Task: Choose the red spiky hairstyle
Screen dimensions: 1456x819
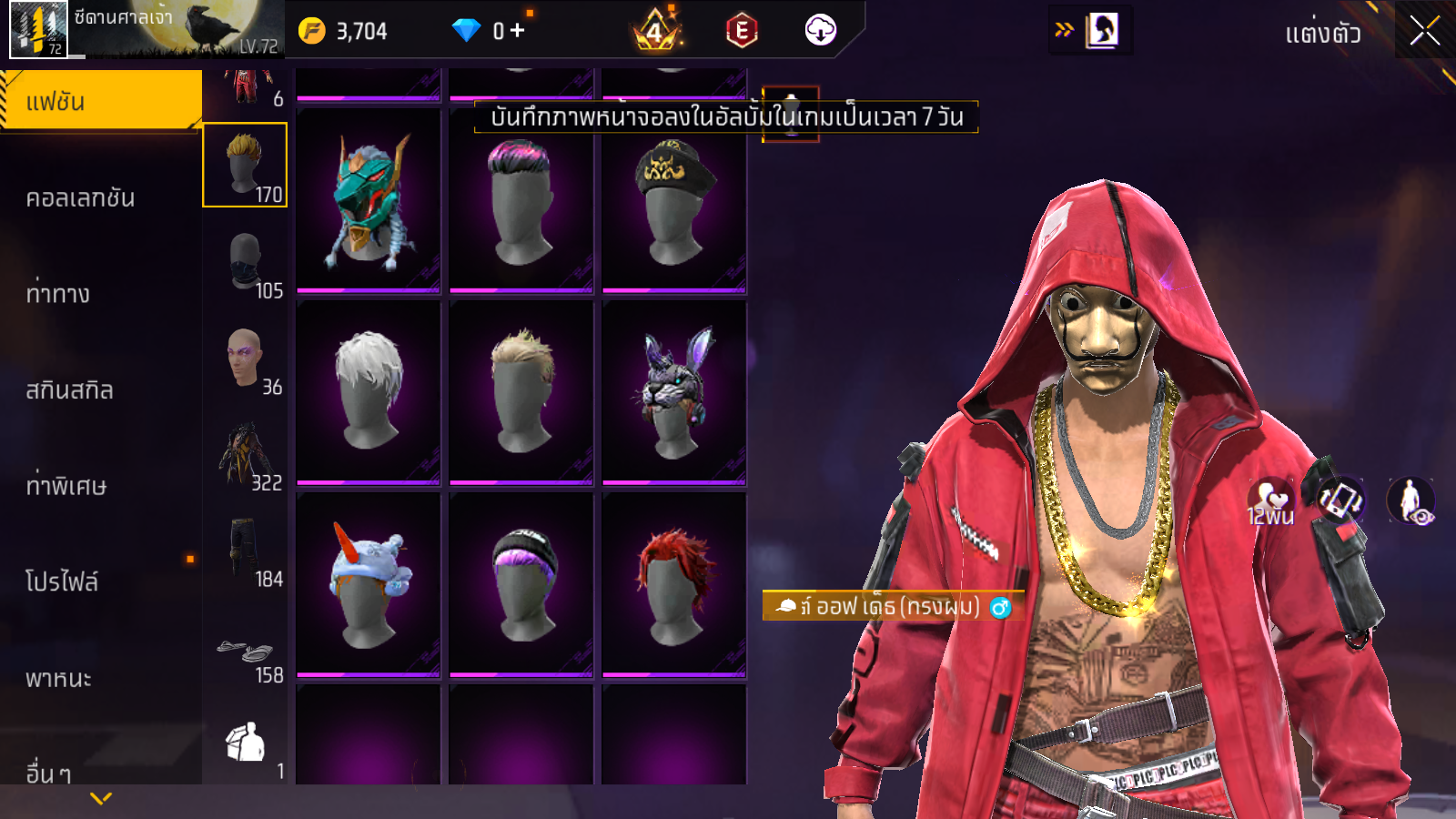Action: coord(674,584)
